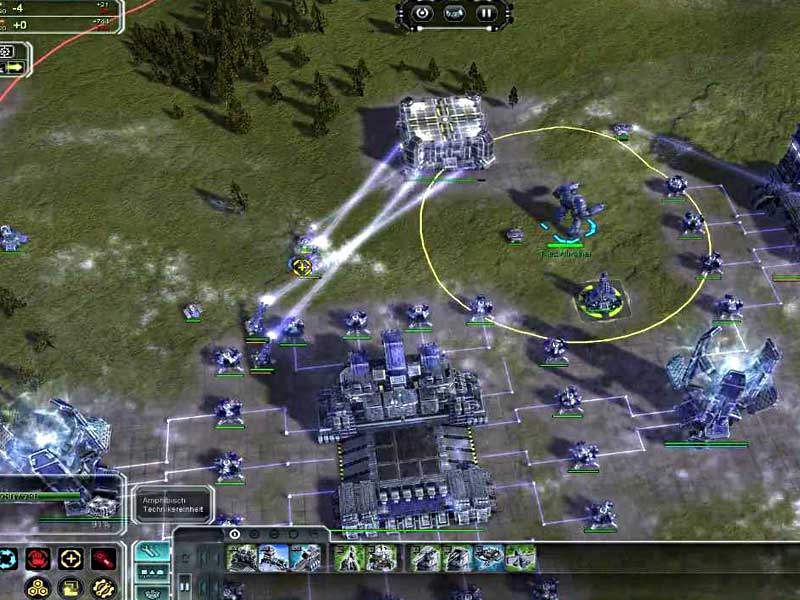Open the game menu power button
Image resolution: width=800 pixels, height=600 pixels.
click(422, 14)
